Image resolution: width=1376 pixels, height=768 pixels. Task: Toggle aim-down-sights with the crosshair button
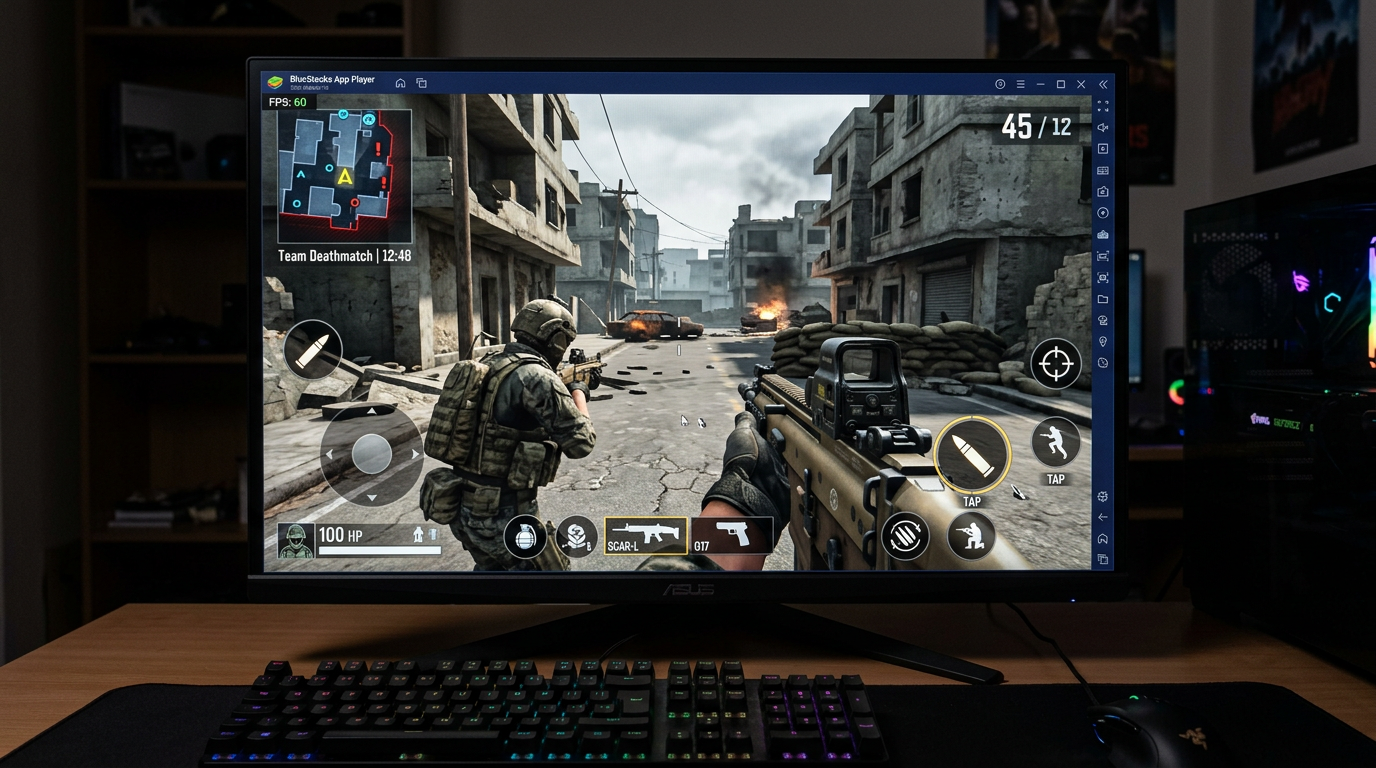click(1056, 364)
